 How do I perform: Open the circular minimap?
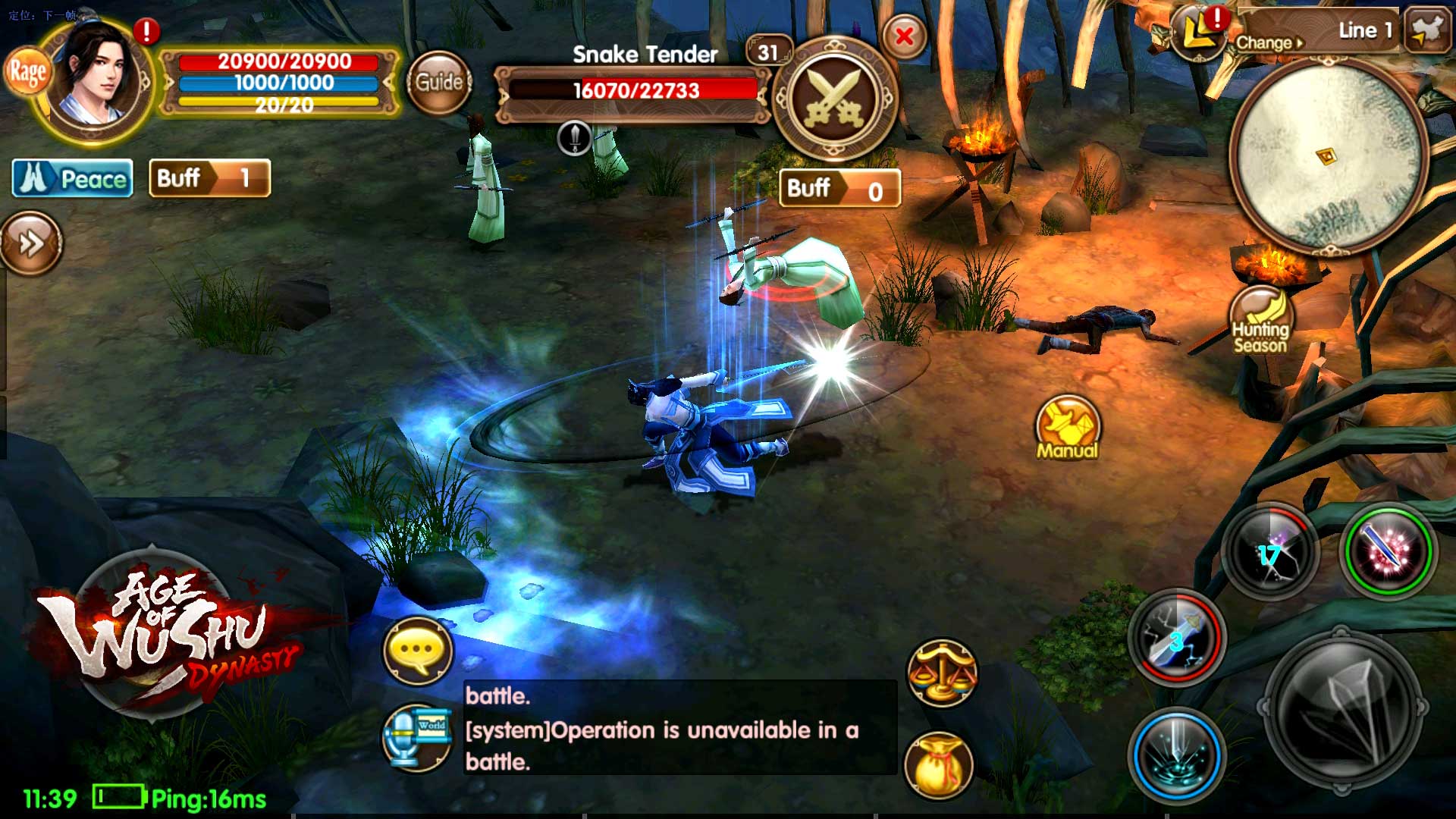point(1328,158)
